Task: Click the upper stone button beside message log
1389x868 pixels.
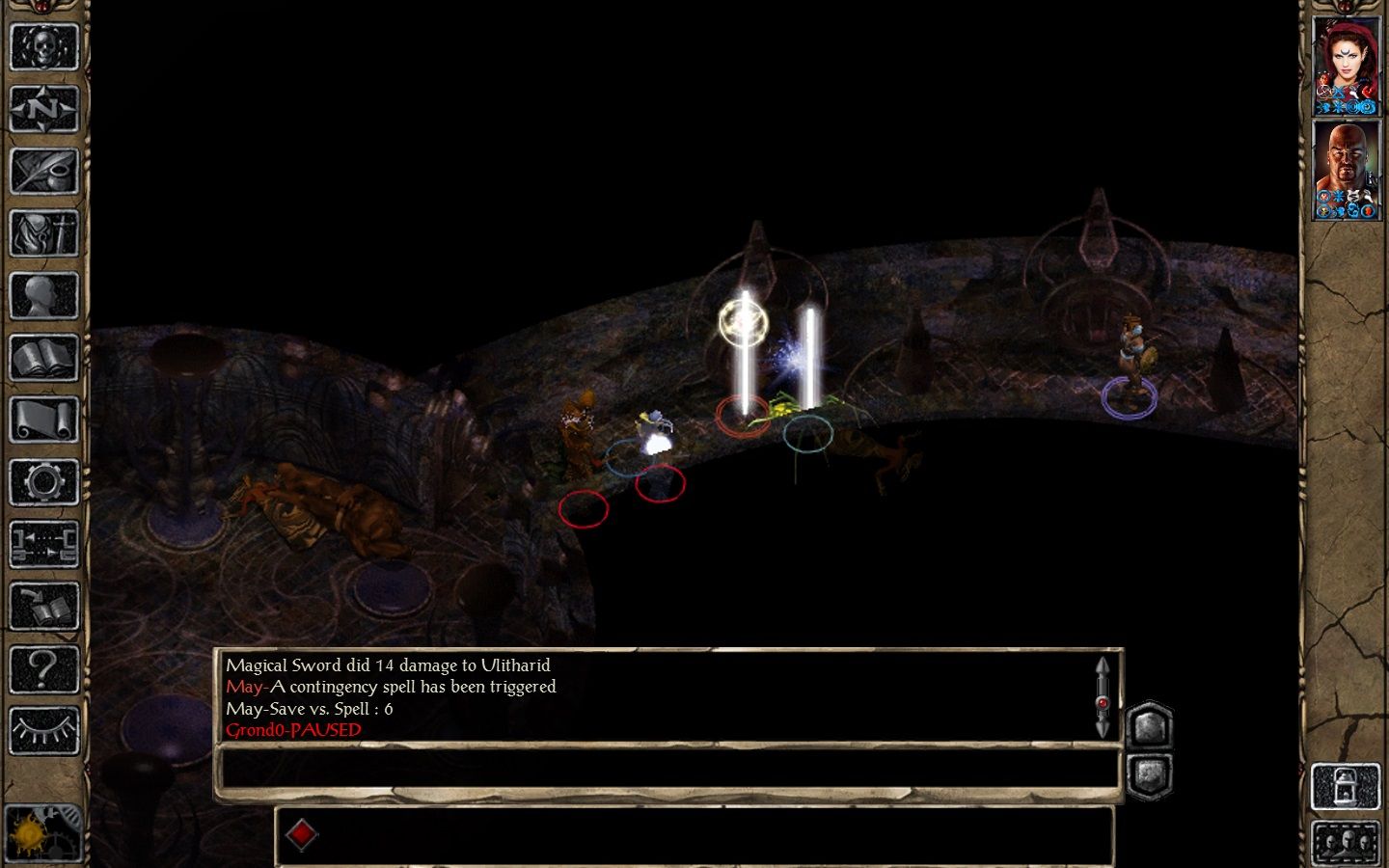Action: click(1149, 725)
